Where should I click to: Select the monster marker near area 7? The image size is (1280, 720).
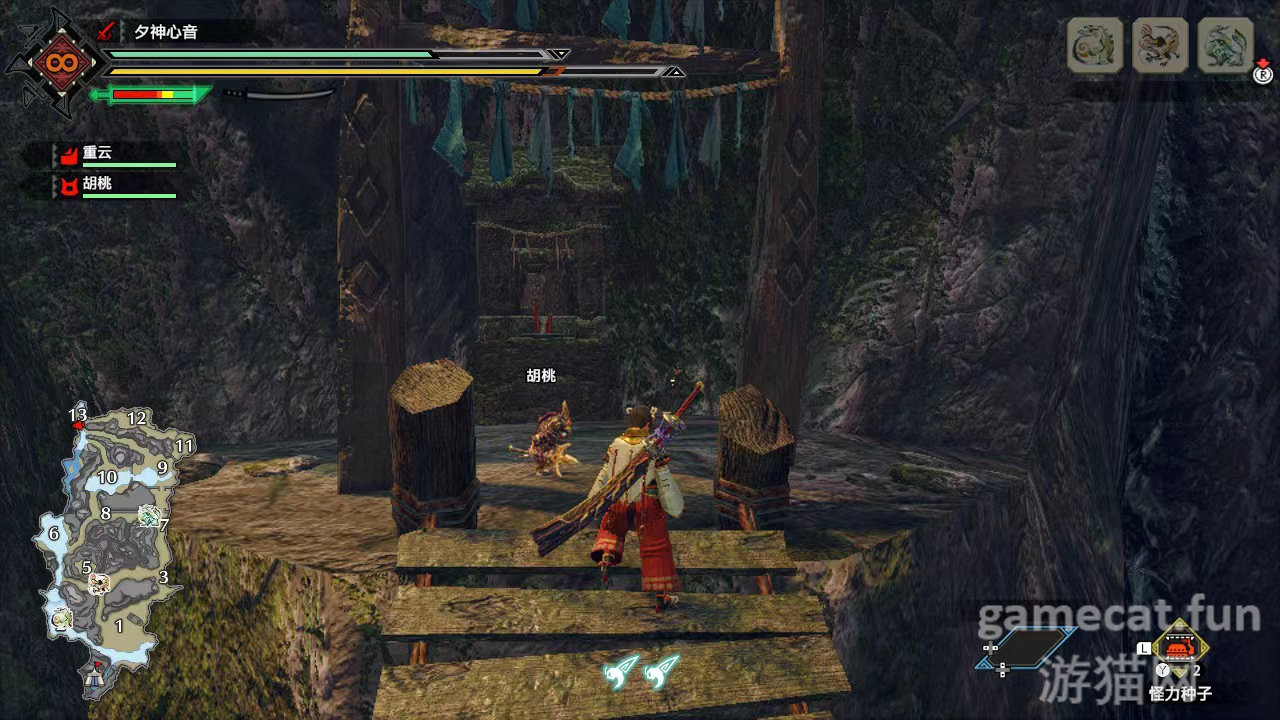[149, 515]
